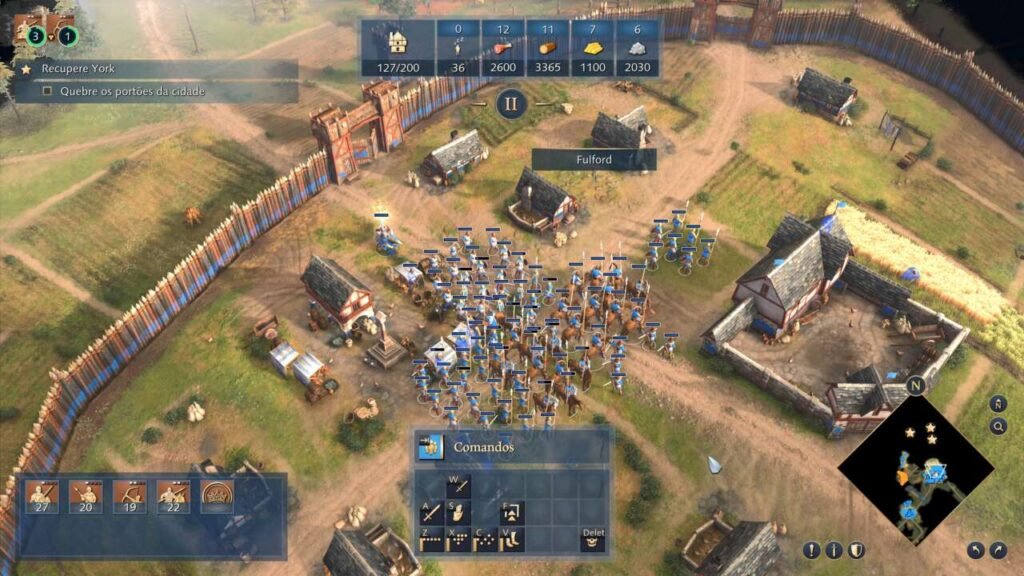Select the archer group numbered 19

(x=129, y=496)
